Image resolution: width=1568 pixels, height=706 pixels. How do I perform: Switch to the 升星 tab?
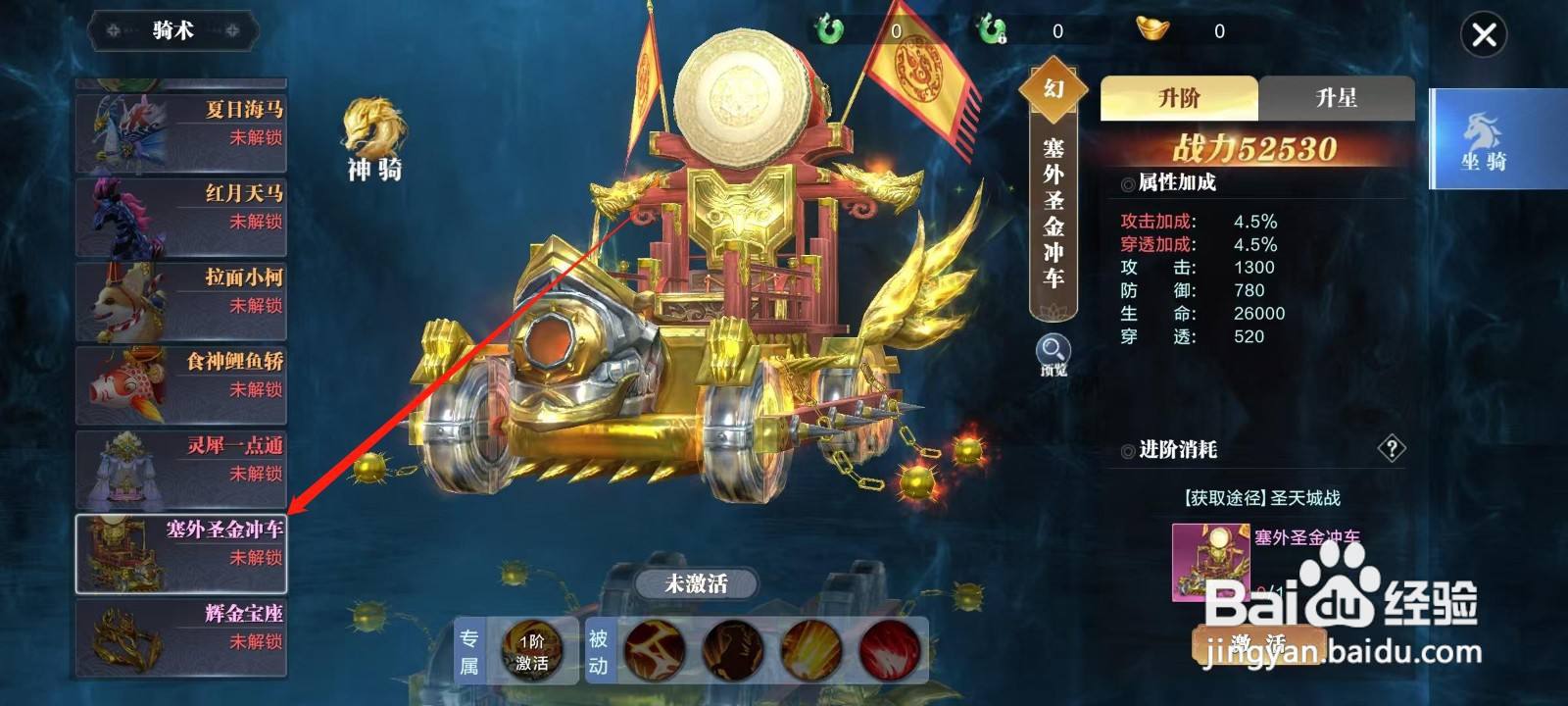[x=1335, y=98]
